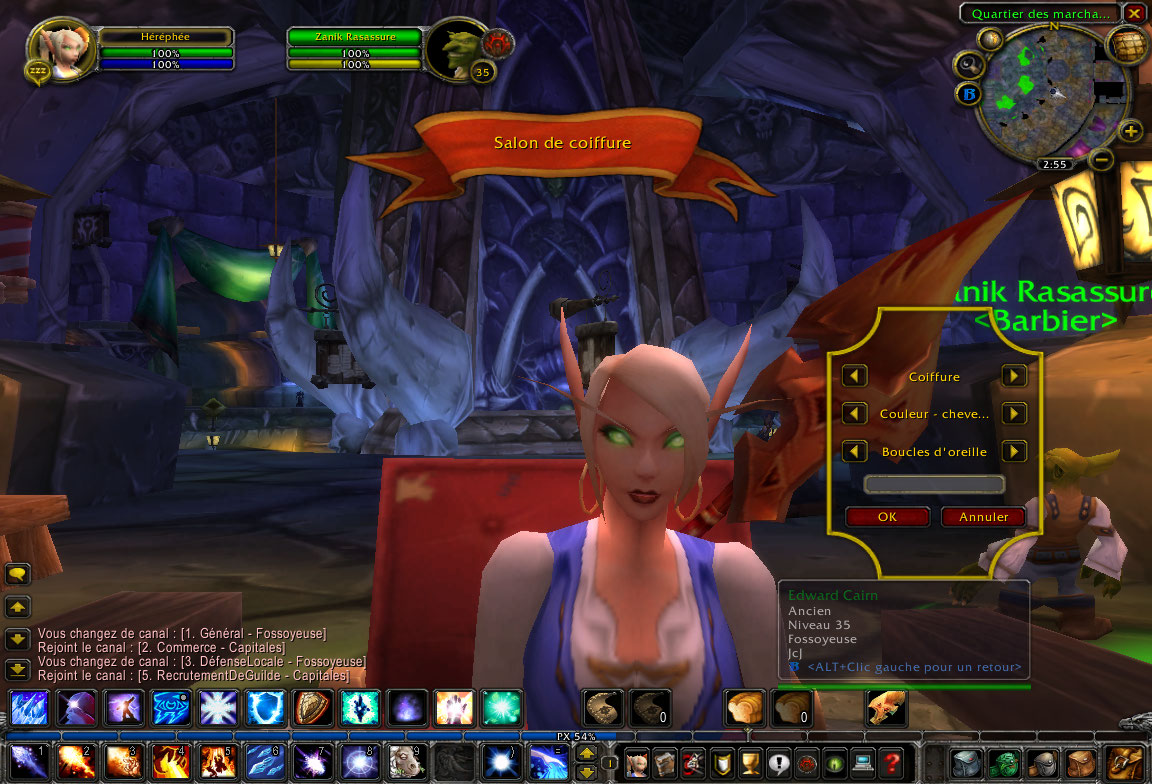Open the red question mark help button

coord(891,763)
